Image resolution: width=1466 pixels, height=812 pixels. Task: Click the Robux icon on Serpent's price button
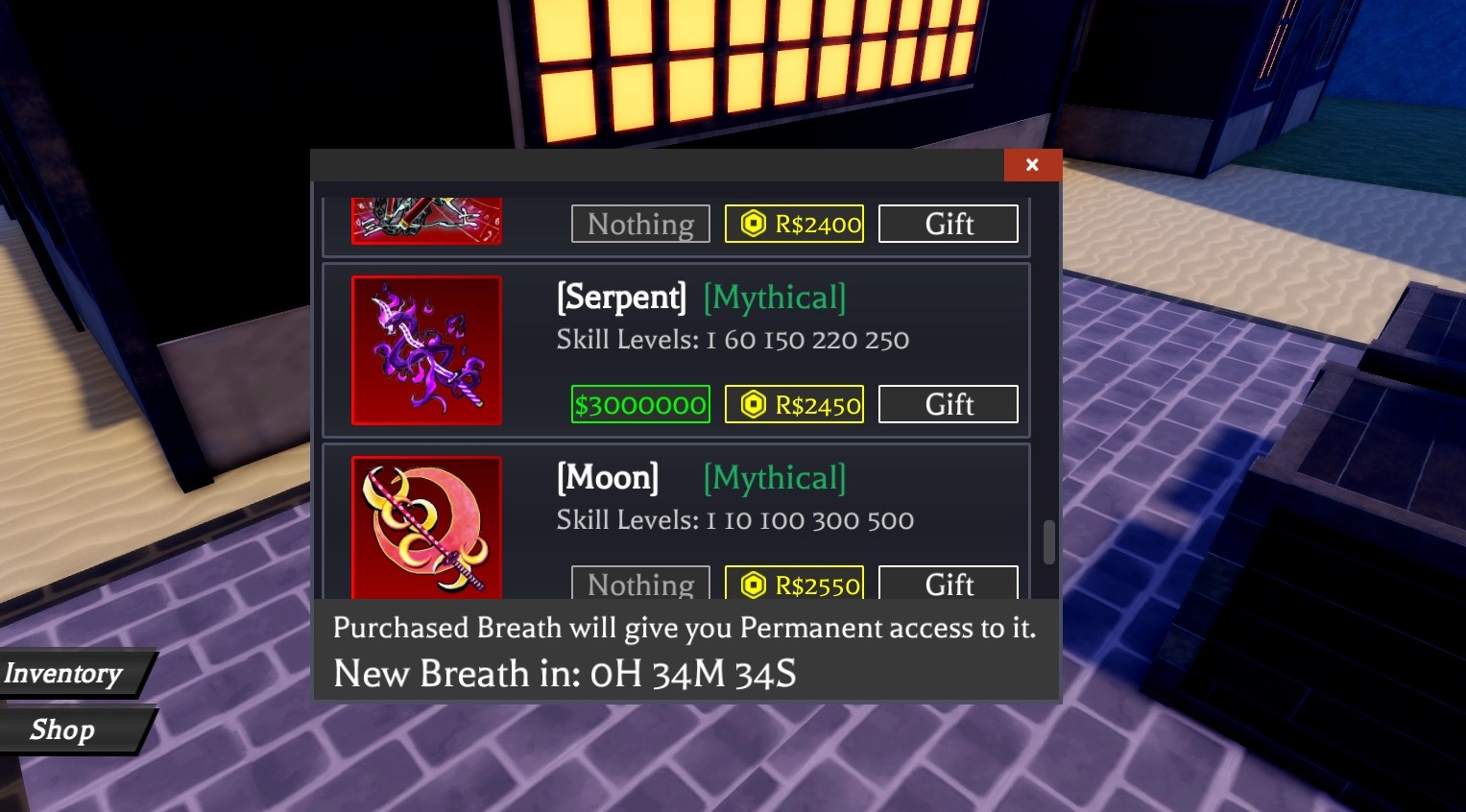[x=753, y=404]
